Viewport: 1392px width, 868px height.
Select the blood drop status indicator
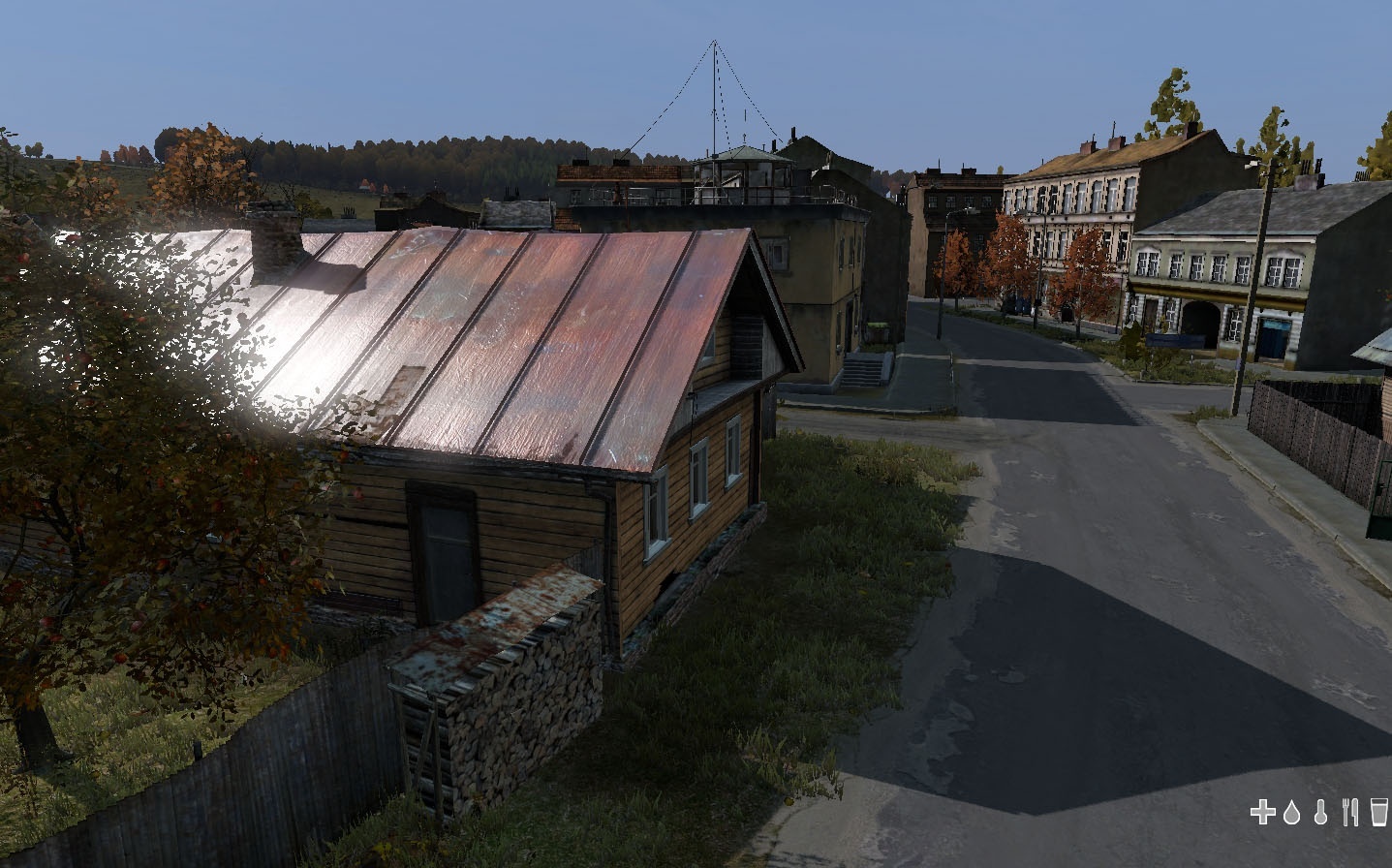point(1292,814)
